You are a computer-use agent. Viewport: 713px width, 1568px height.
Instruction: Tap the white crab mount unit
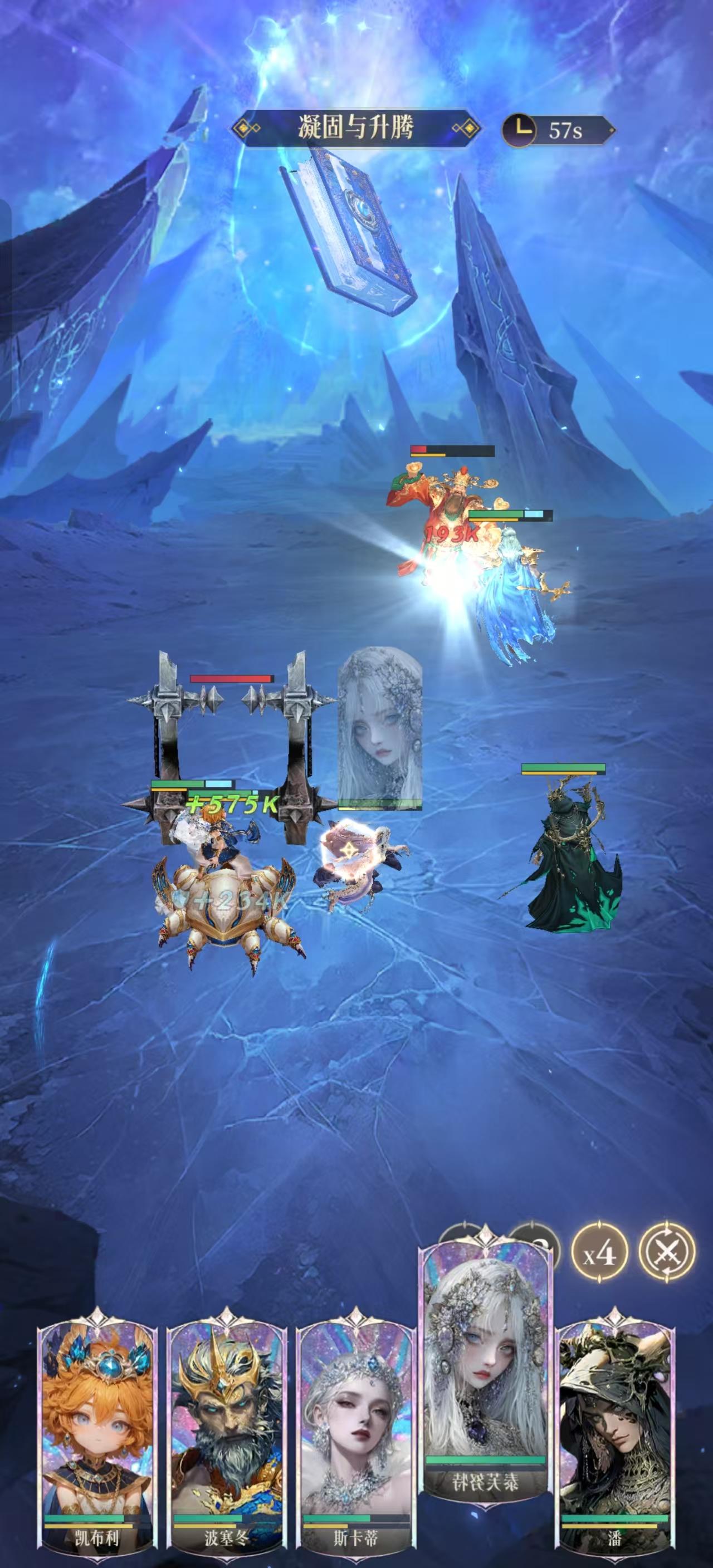click(x=225, y=907)
